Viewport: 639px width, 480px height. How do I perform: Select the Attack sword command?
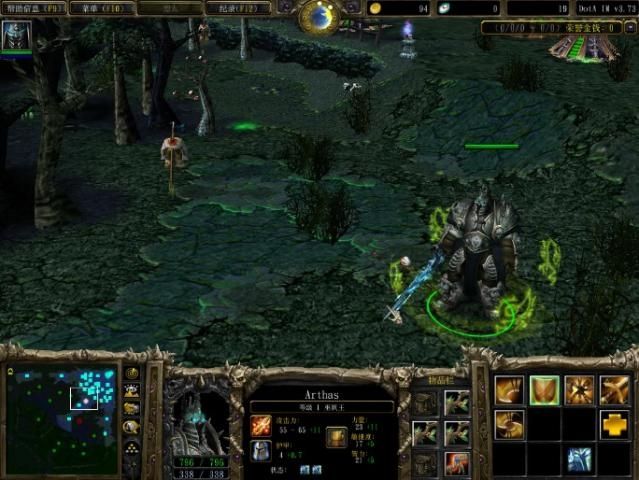coord(614,389)
